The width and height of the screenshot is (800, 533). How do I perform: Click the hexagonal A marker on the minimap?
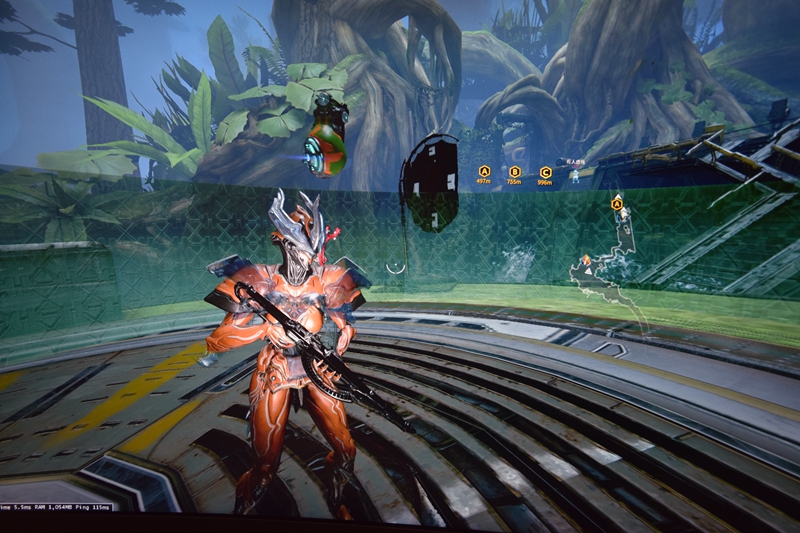pos(617,203)
